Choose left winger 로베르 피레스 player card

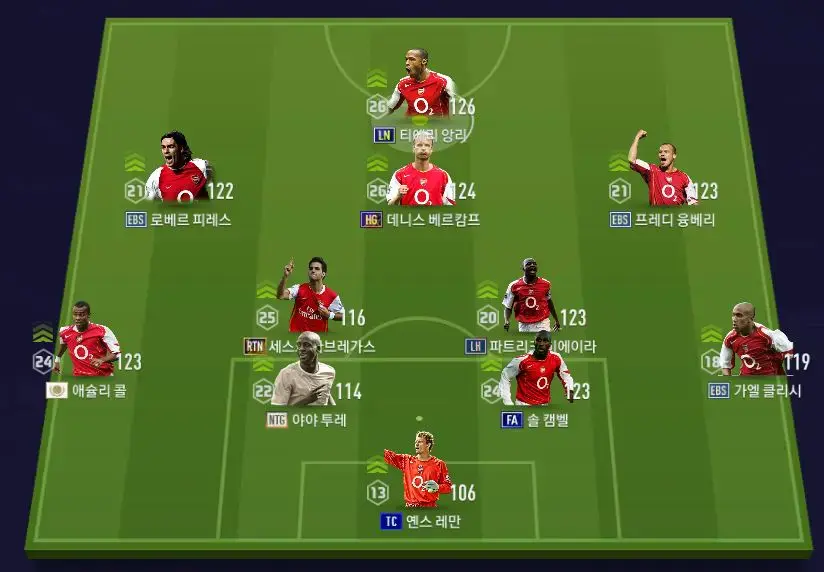click(180, 172)
